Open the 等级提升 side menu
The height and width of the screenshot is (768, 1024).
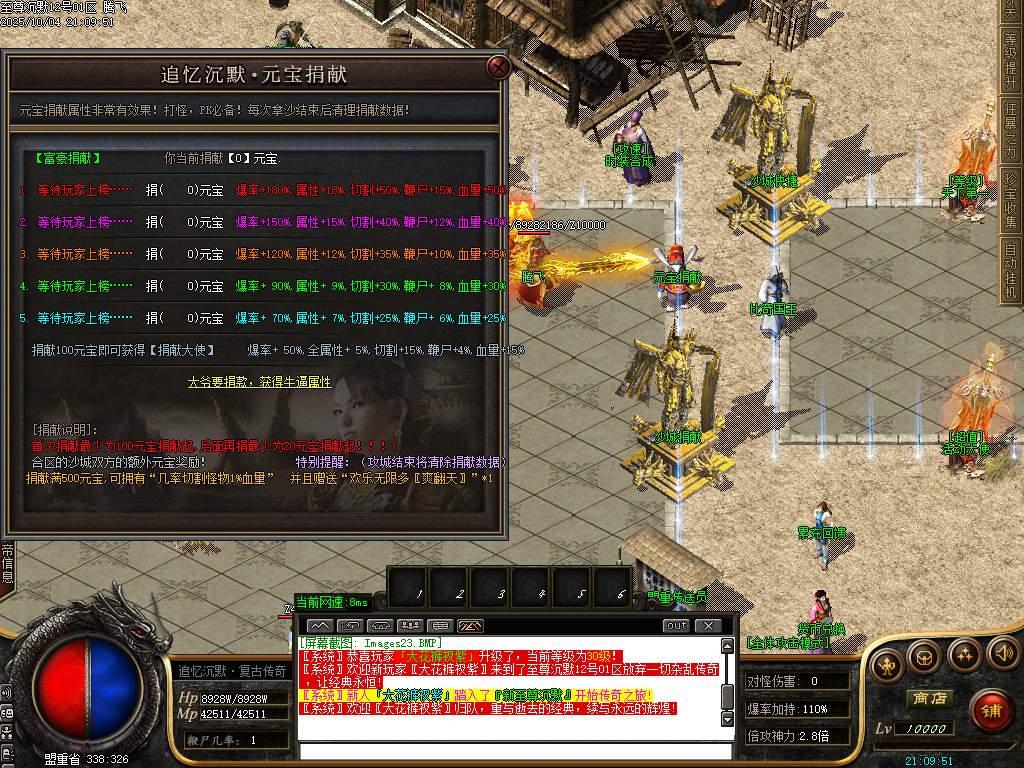[x=1011, y=59]
